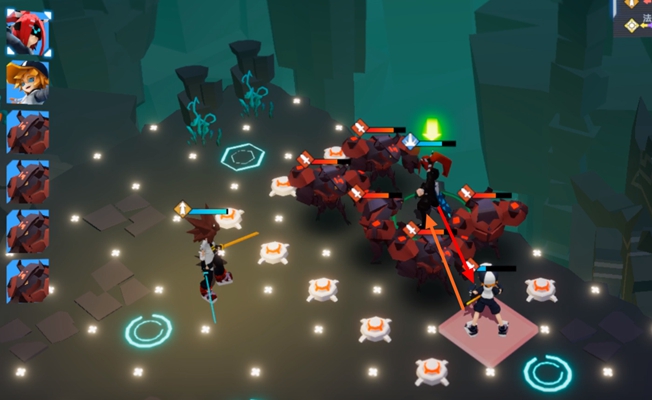Select the red-helmet hero turn-order portrait
The image size is (652, 400).
28,33
